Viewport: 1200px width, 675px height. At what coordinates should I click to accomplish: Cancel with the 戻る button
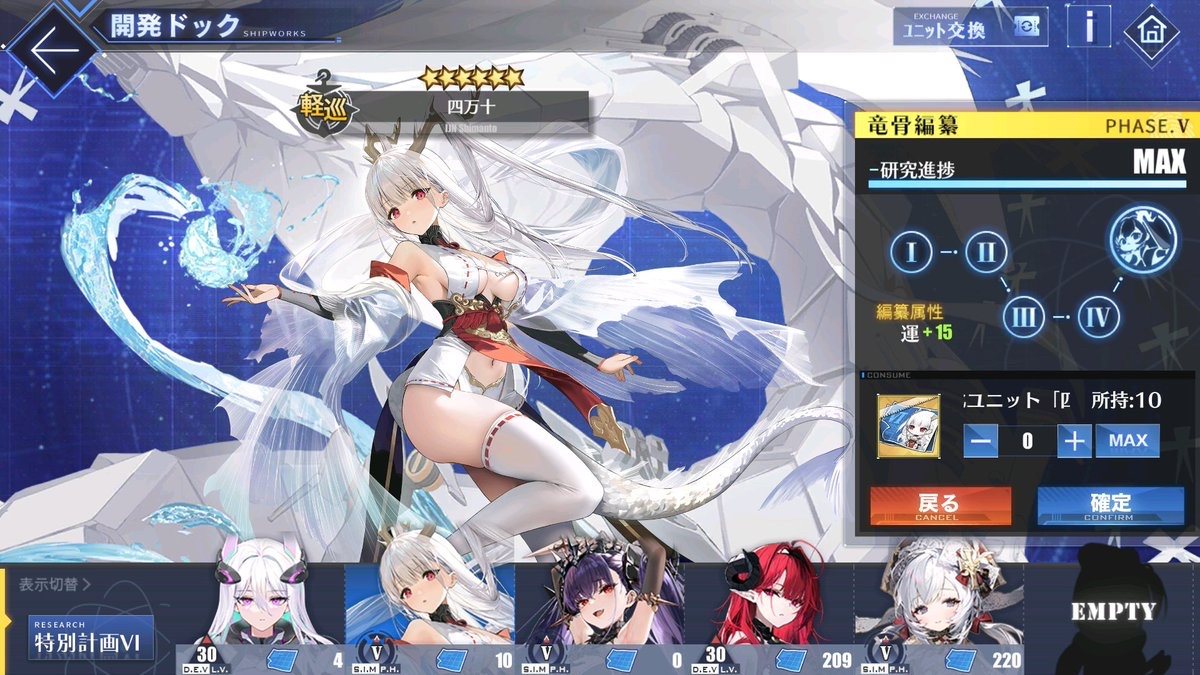click(x=940, y=505)
